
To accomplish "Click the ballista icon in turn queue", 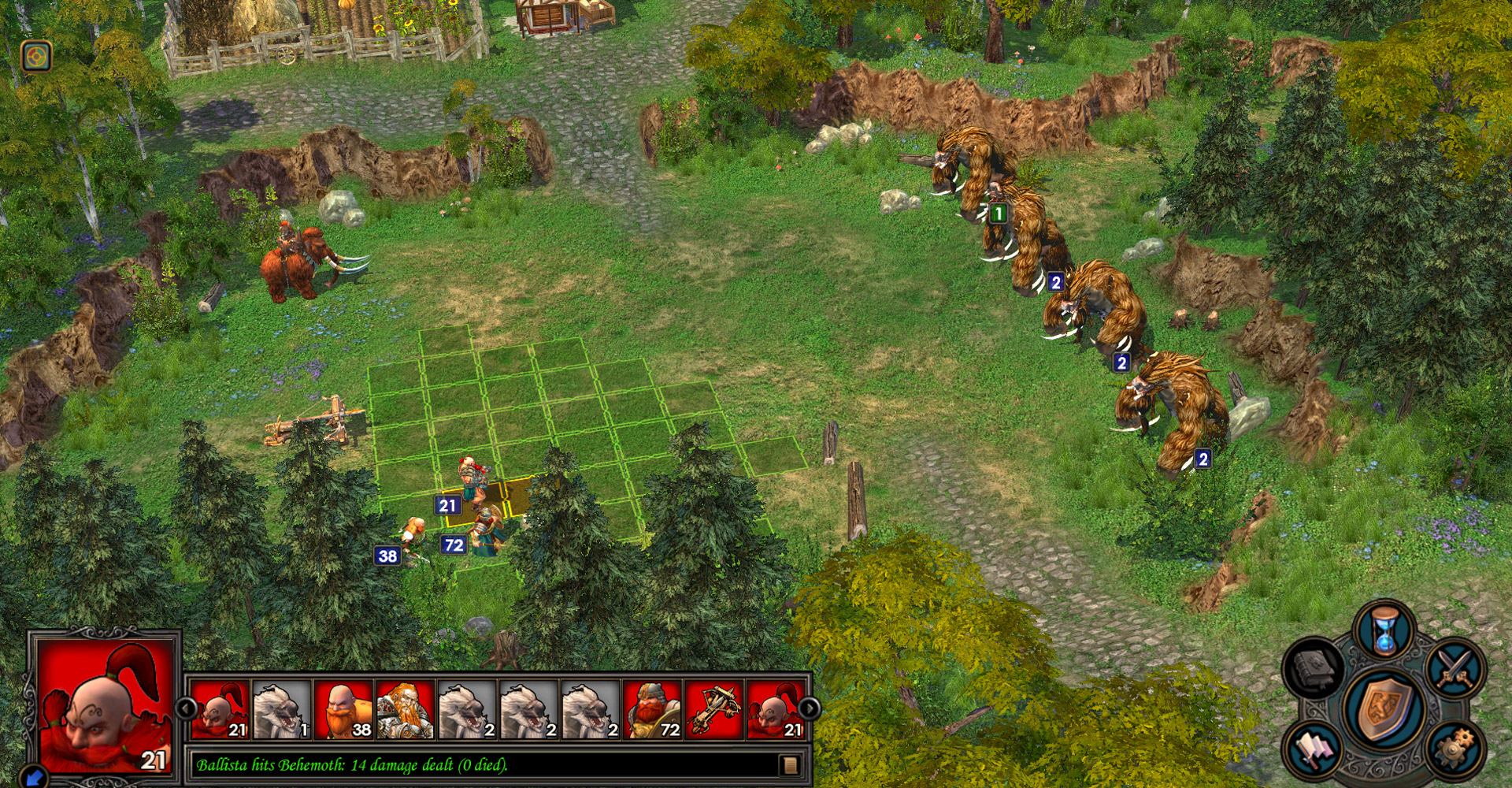I will pos(716,709).
